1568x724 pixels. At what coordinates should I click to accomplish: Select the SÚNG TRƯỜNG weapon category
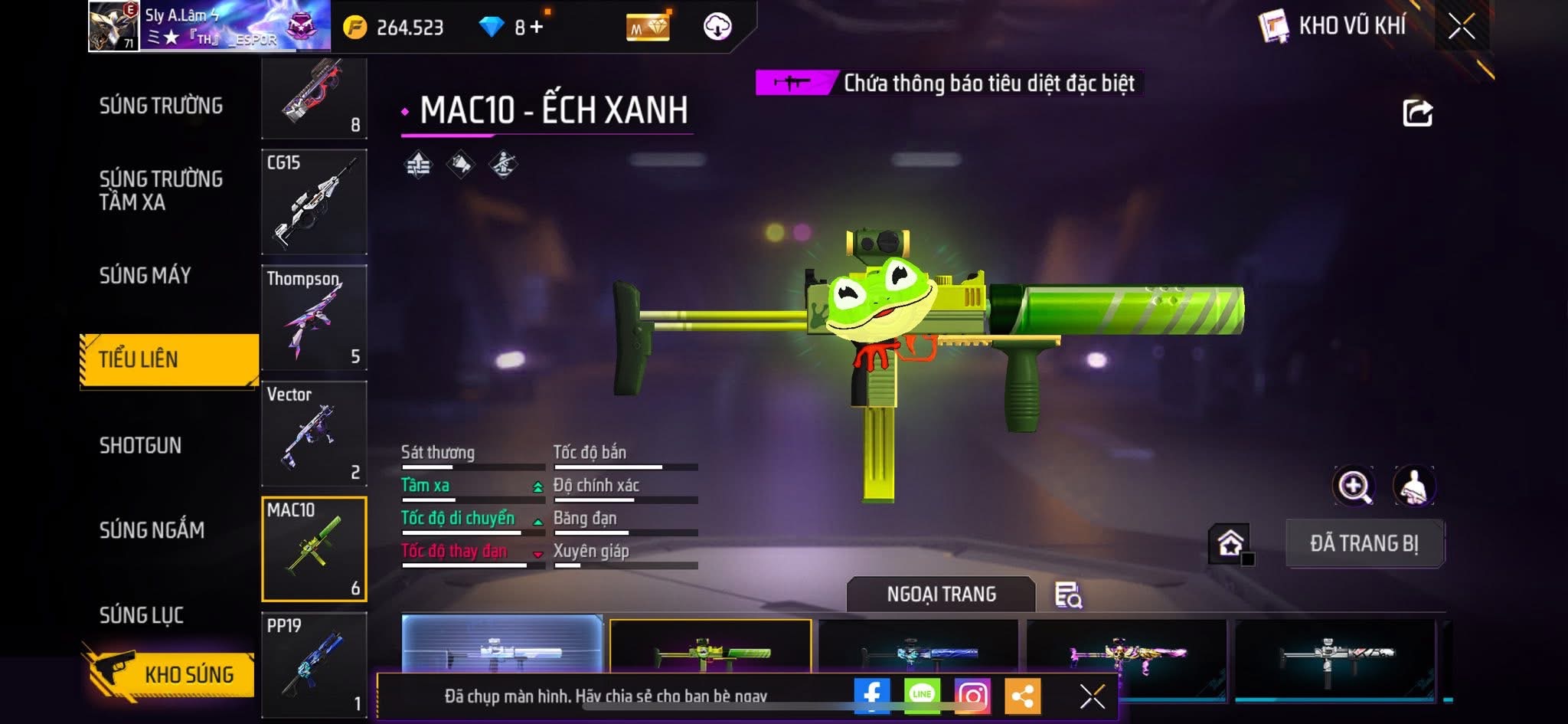(161, 106)
